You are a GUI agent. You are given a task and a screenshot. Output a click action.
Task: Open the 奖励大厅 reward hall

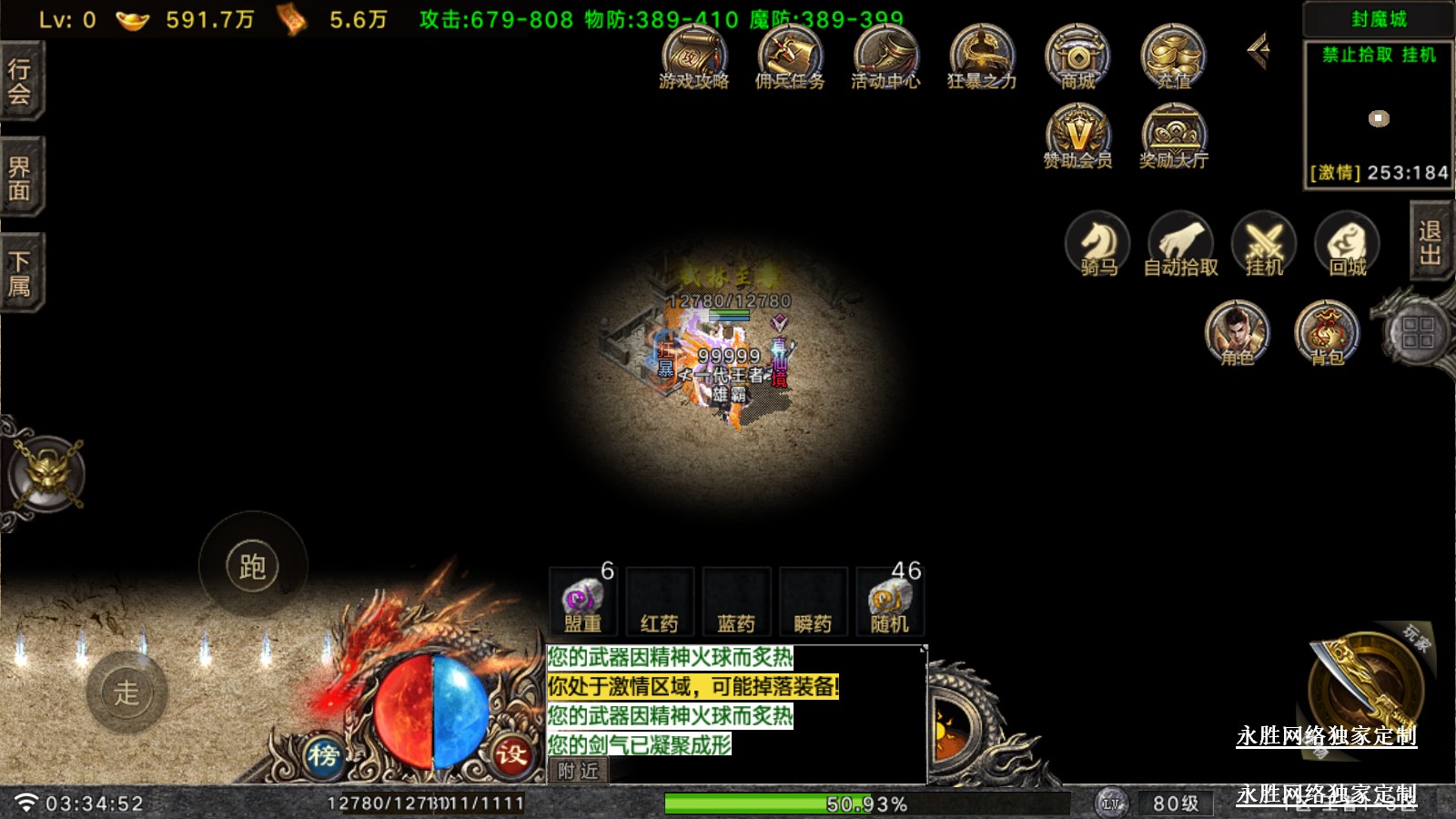[1174, 136]
